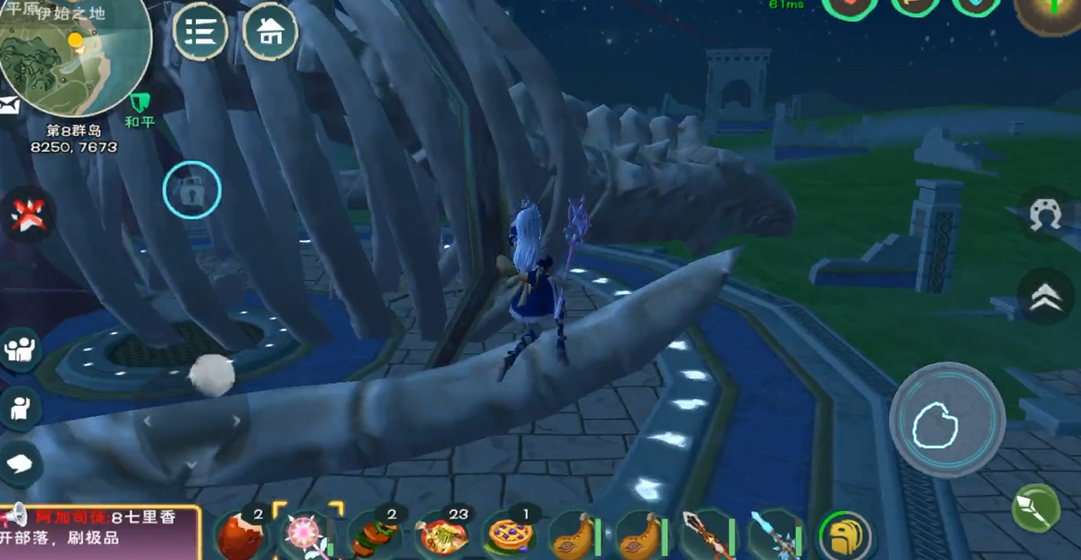Screen dimensions: 1081x560
Task: Toggle the green peace mode shield
Action: click(139, 103)
